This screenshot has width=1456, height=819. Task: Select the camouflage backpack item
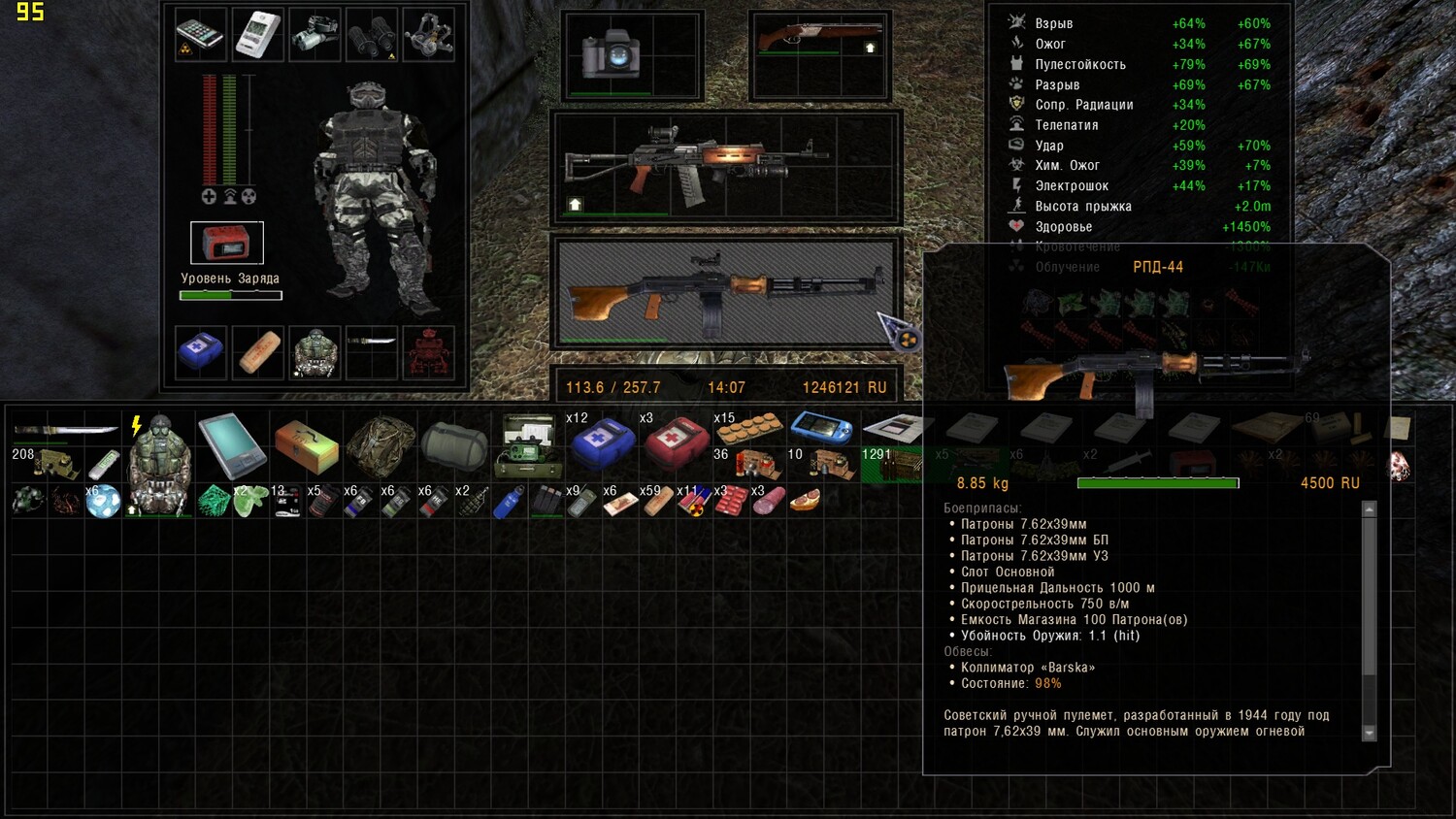(381, 445)
